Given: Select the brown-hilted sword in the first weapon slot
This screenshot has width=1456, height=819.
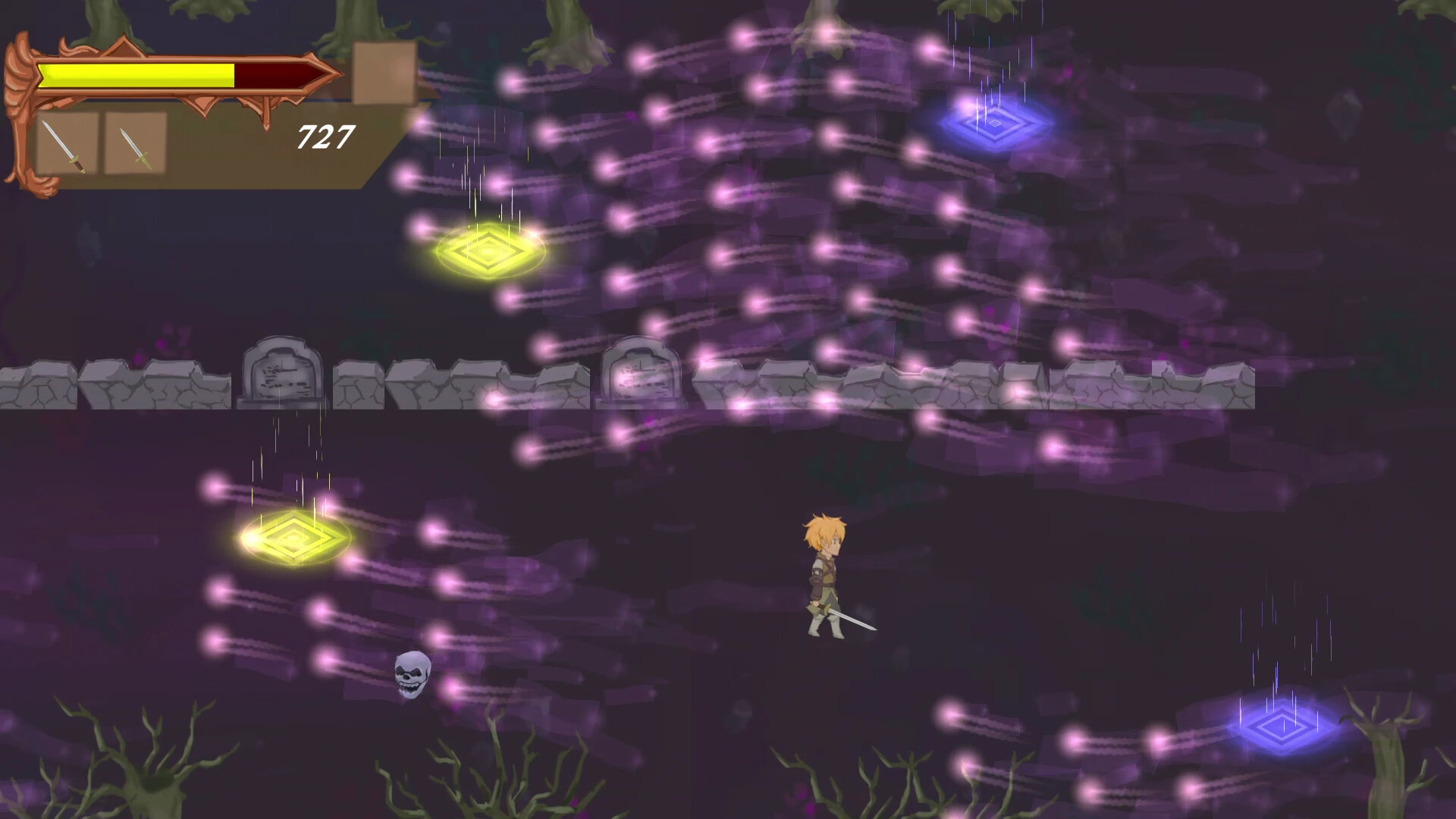Looking at the screenshot, I should [64, 146].
